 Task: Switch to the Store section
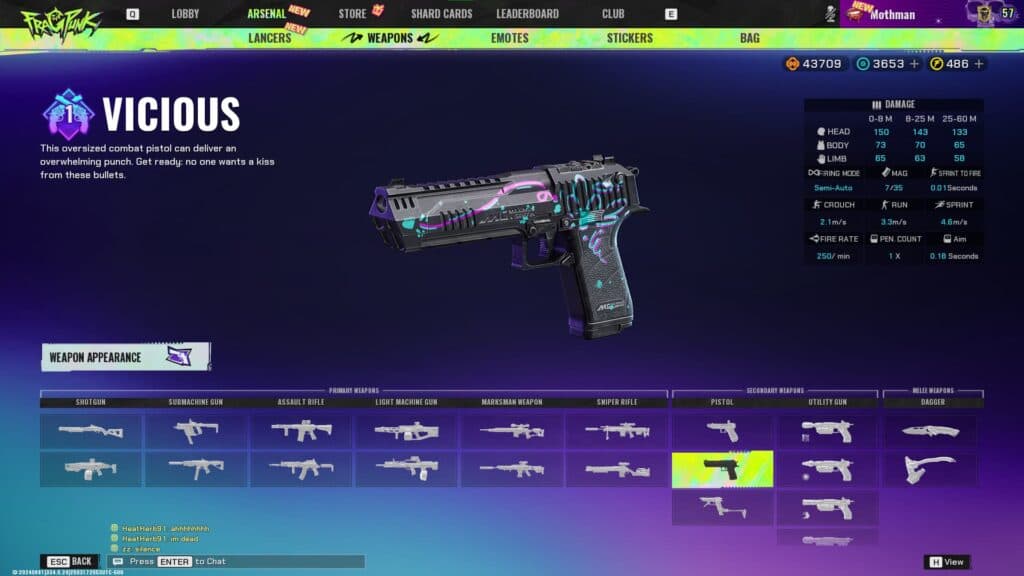tap(352, 14)
